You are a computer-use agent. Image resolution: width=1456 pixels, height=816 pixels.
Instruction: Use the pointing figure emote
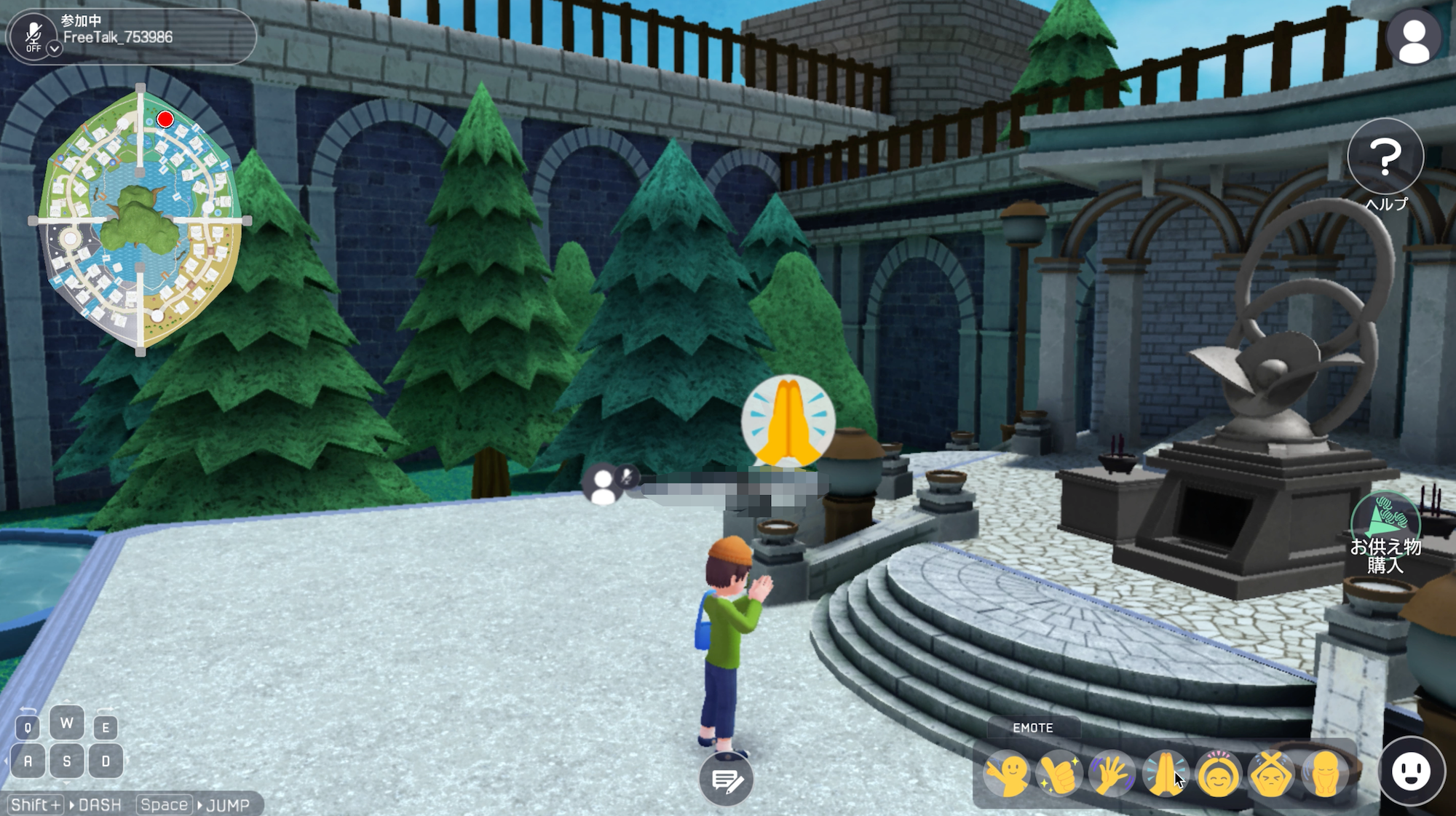1007,774
